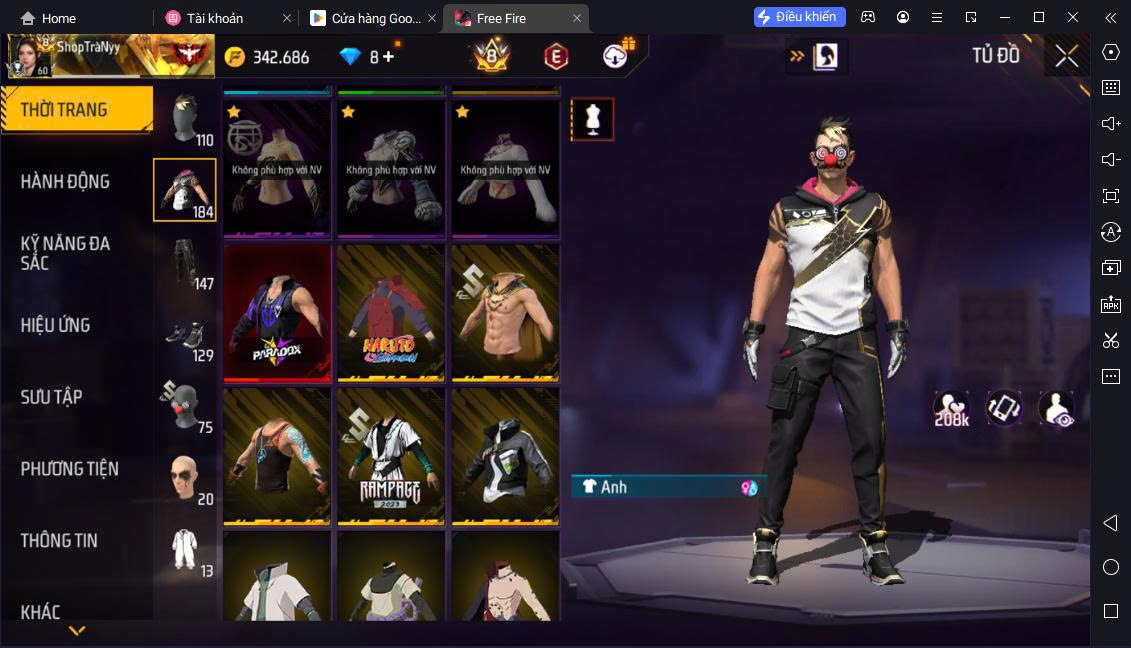Viewport: 1131px width, 648px height.
Task: Show the Sưu Tập tab
Action: tap(52, 397)
